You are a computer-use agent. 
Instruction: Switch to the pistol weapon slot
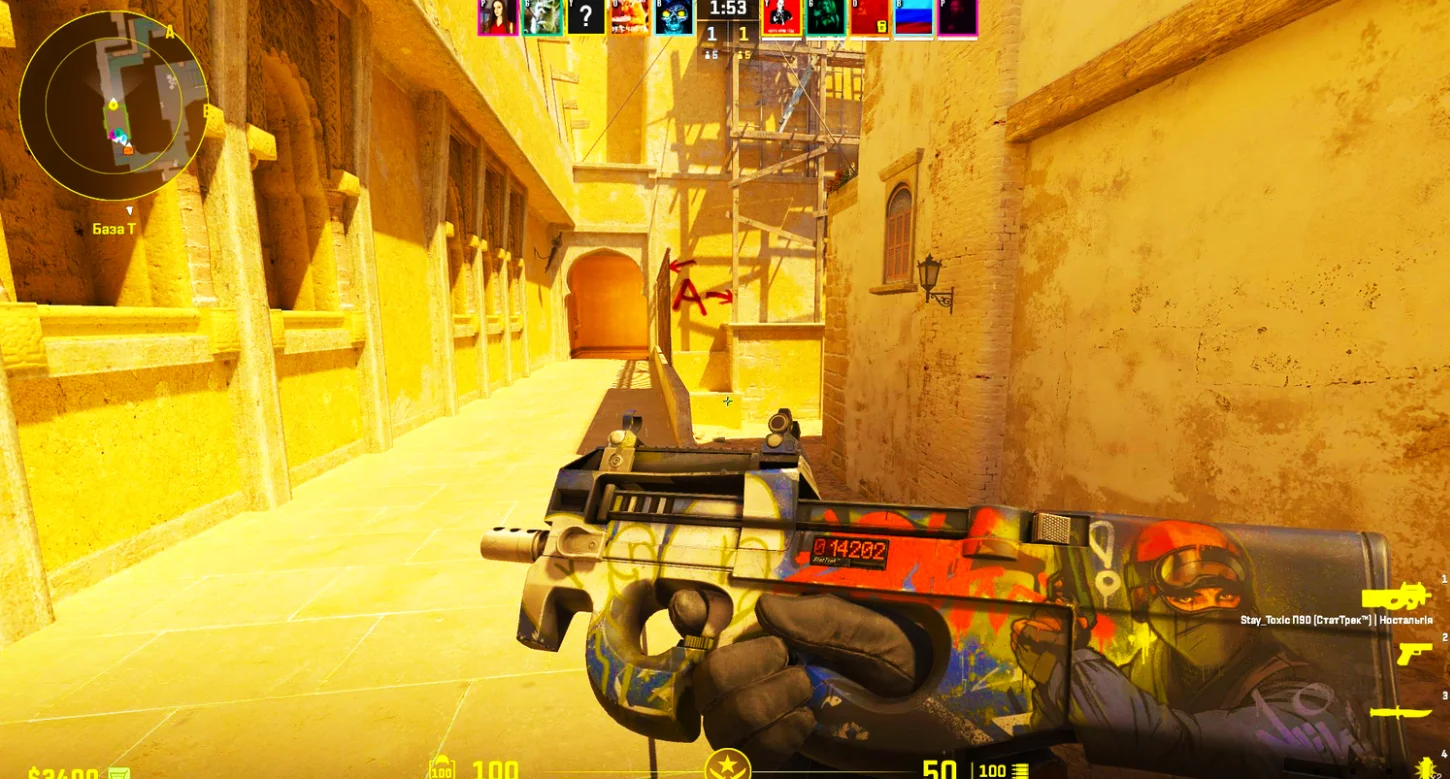coord(1414,653)
